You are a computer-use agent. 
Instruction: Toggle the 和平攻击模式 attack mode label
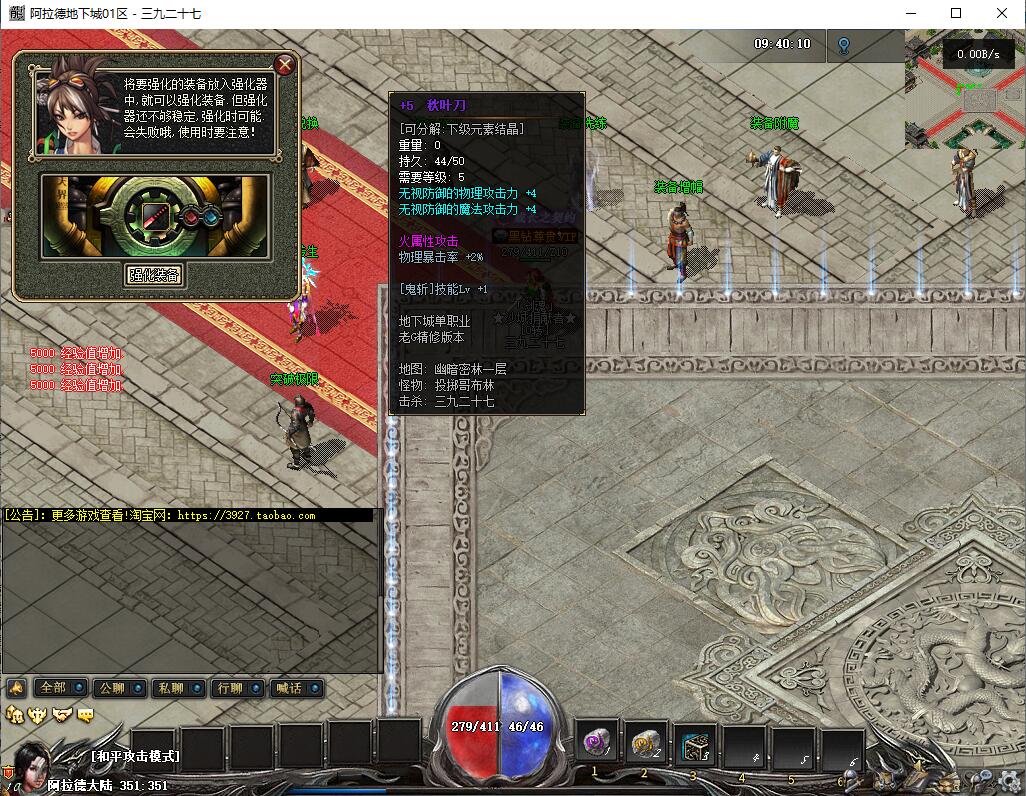tap(135, 757)
